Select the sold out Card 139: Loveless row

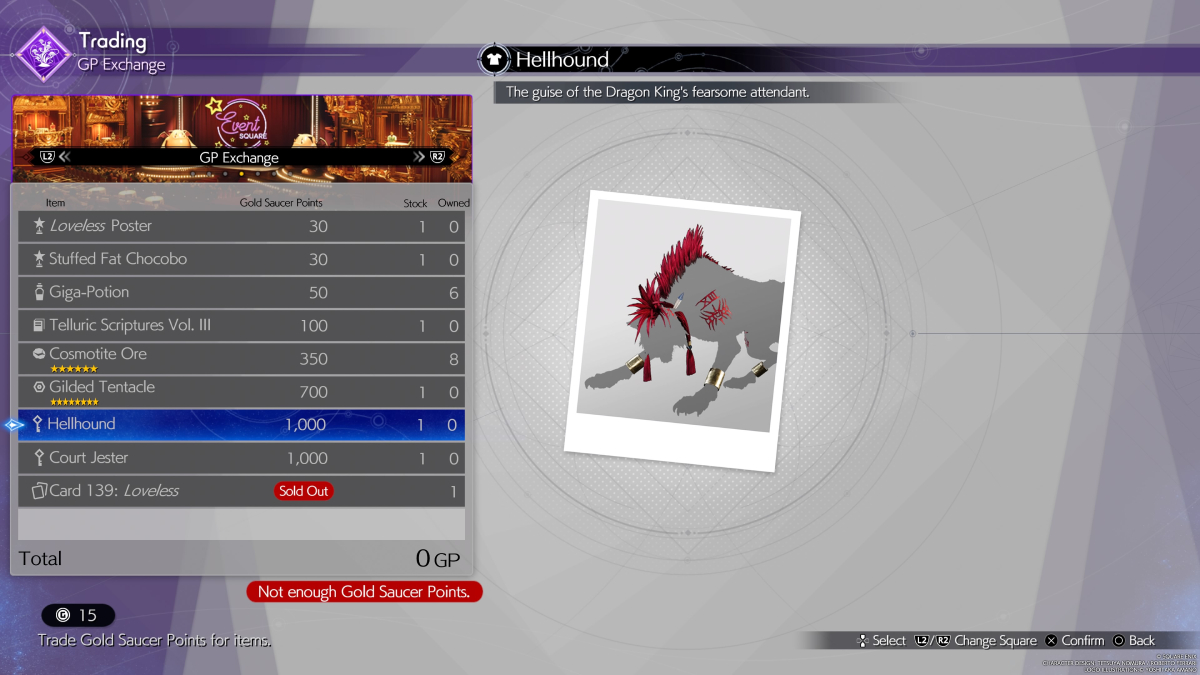click(241, 491)
